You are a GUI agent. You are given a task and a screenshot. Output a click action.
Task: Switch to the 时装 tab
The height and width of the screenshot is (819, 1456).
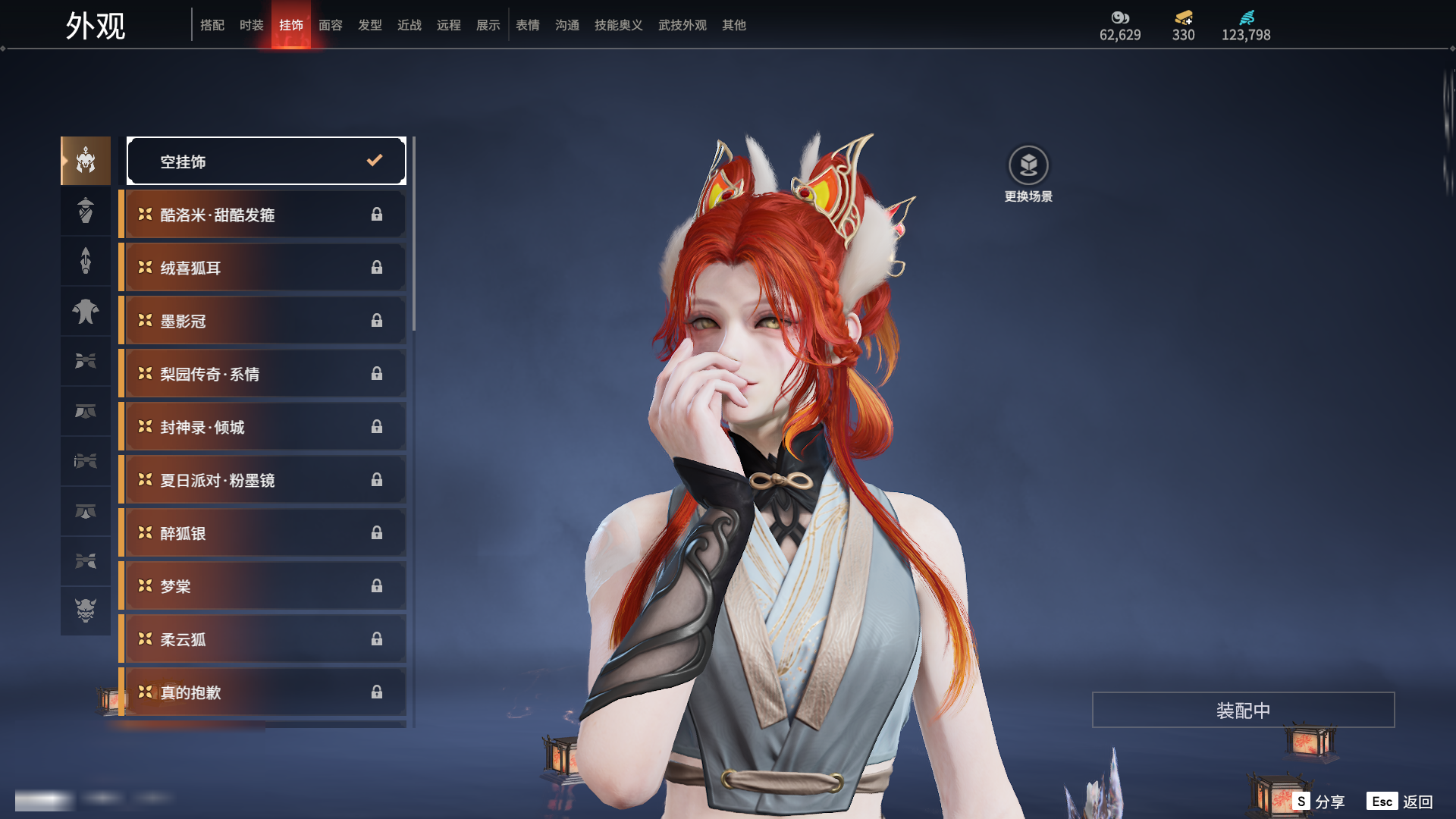pyautogui.click(x=251, y=25)
